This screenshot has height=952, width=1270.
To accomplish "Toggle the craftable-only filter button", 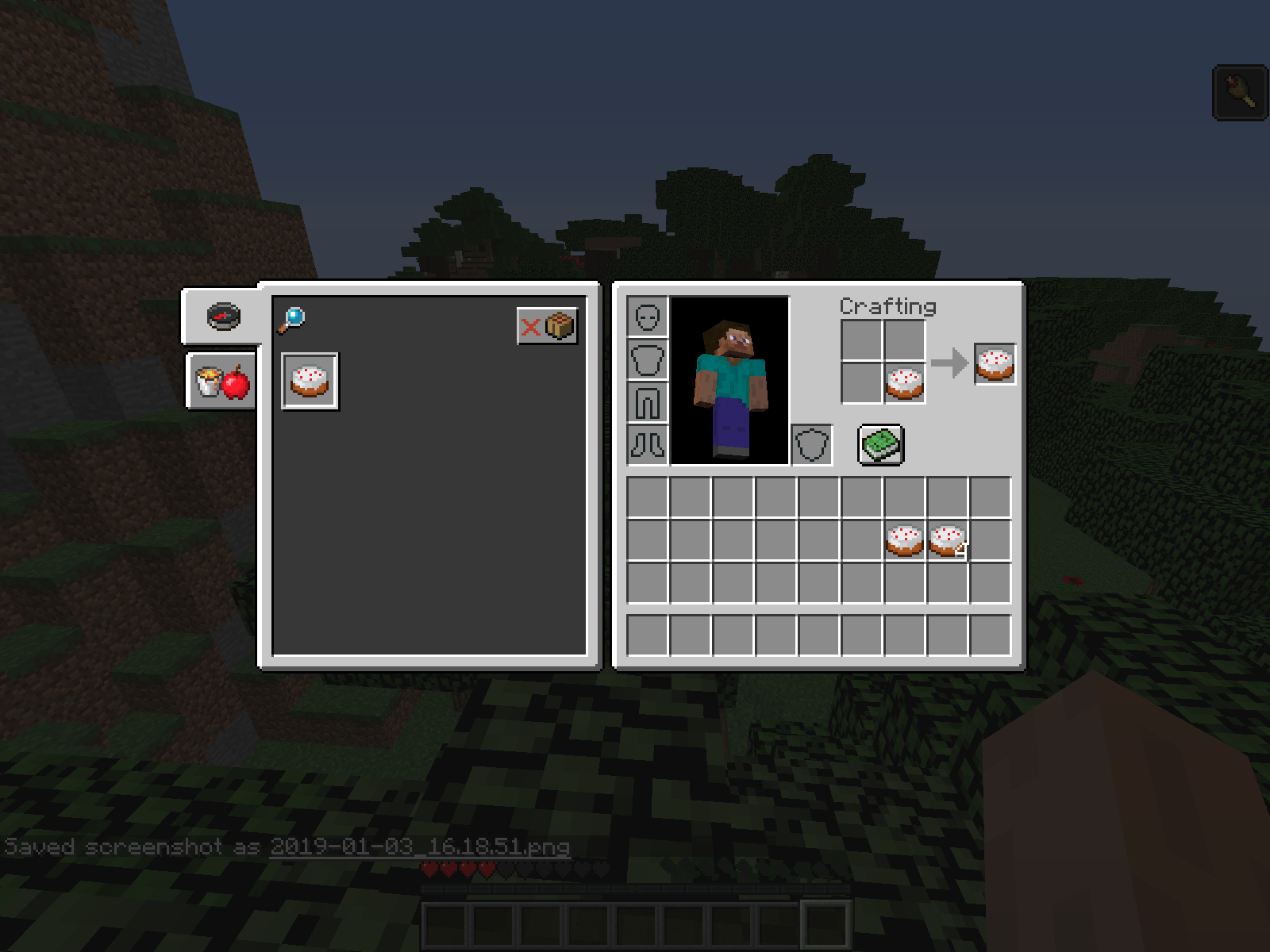I will [547, 325].
